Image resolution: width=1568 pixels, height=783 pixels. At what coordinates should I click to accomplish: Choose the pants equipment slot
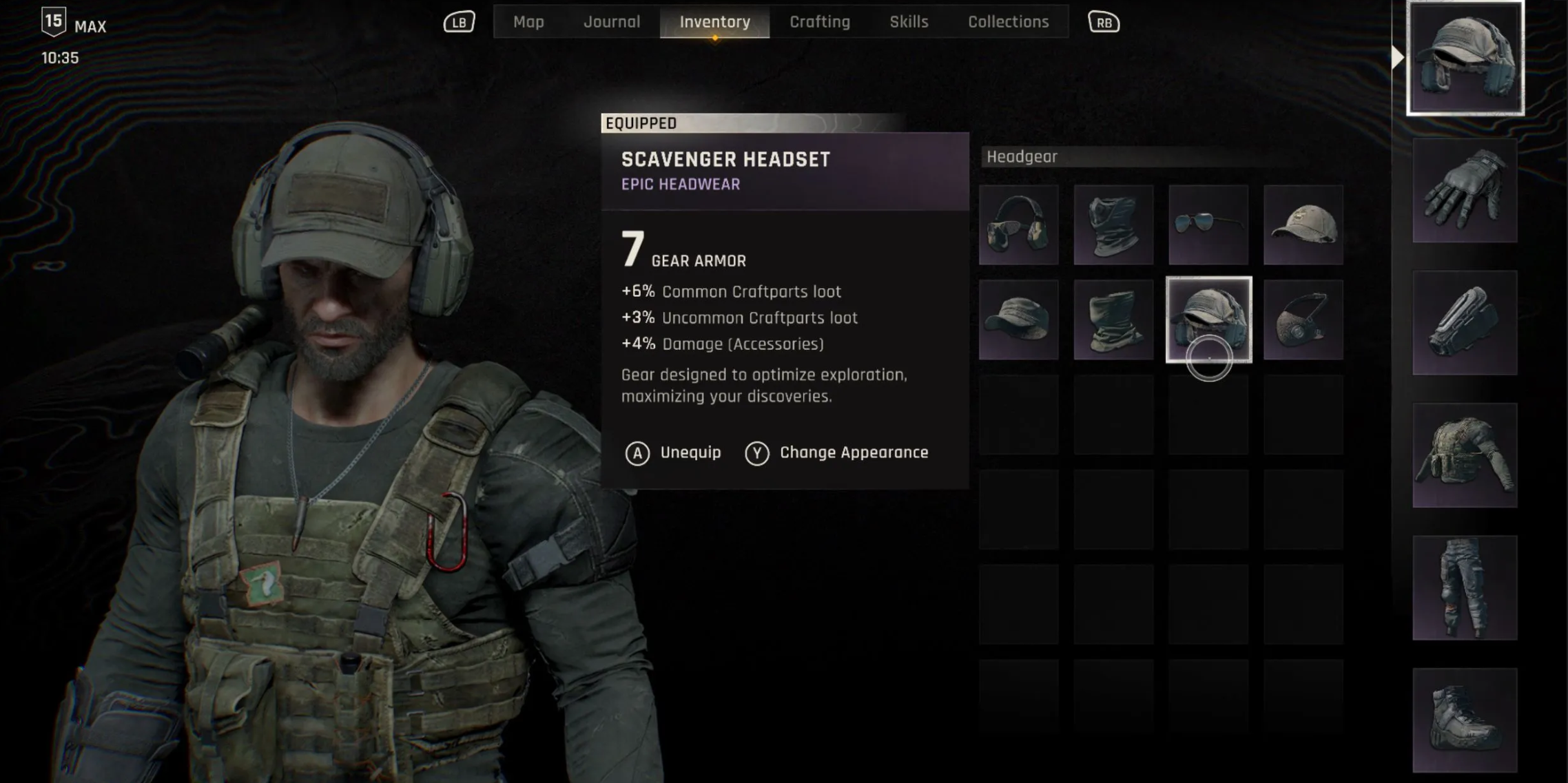[1465, 587]
